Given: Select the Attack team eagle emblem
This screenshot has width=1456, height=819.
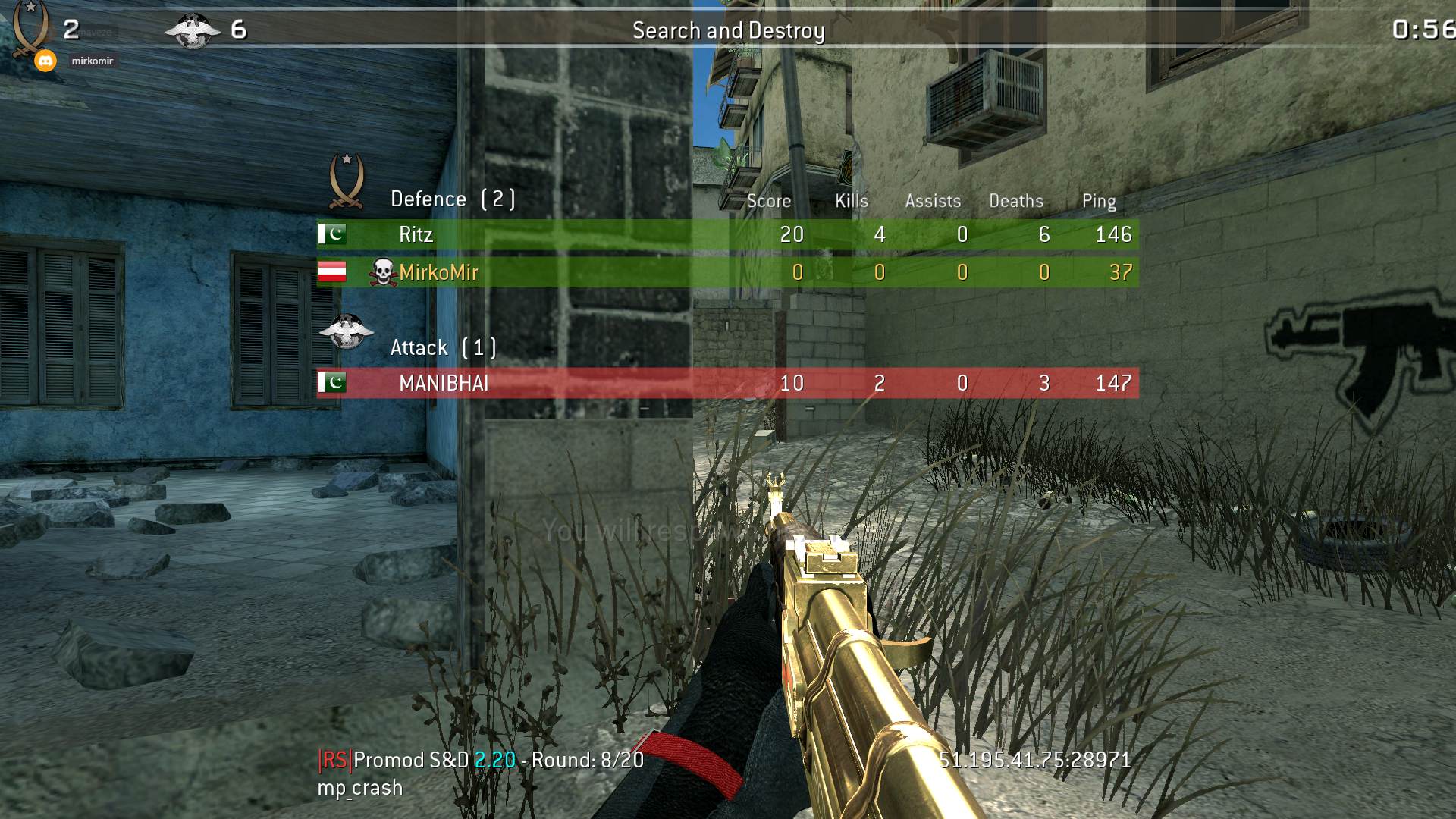Looking at the screenshot, I should point(347,331).
